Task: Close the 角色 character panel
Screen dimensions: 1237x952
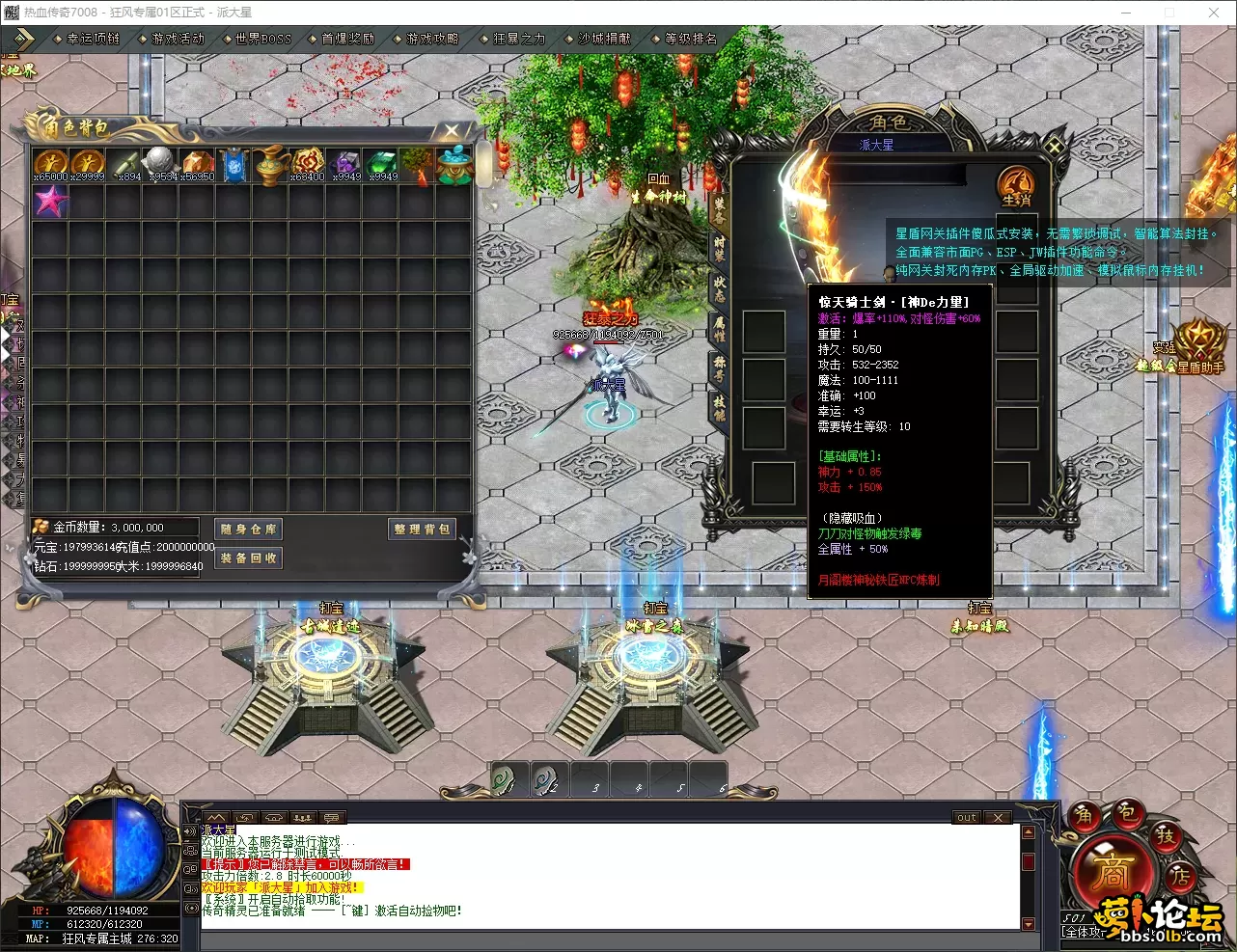Action: [1055, 147]
